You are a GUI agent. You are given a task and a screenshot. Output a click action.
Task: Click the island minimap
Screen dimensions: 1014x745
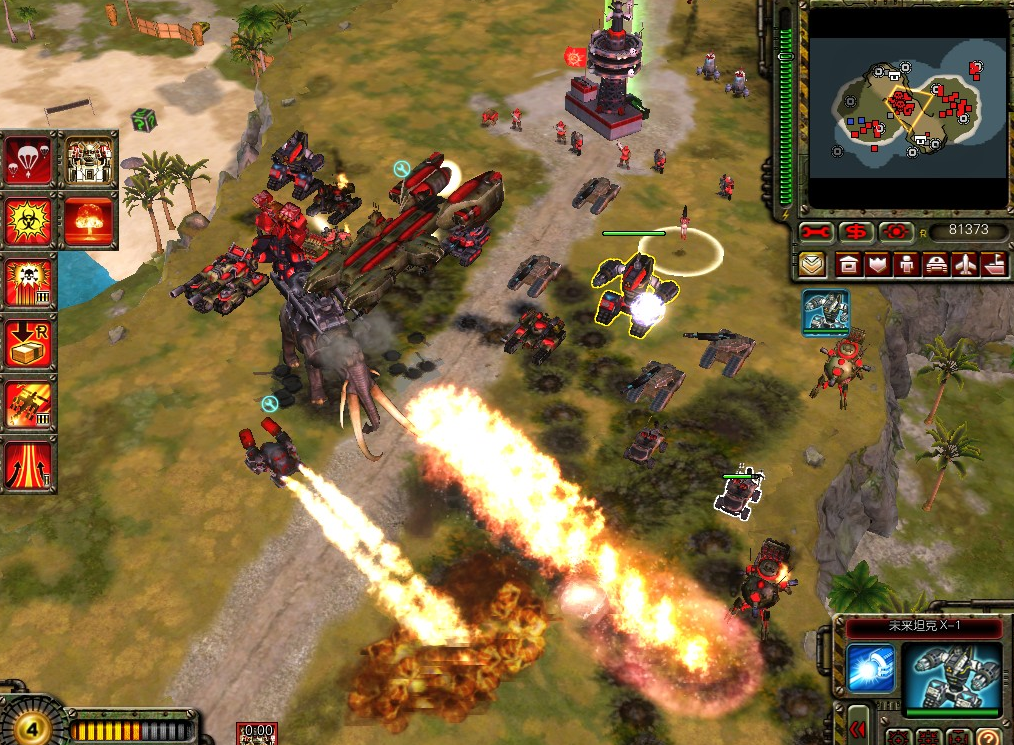point(907,106)
